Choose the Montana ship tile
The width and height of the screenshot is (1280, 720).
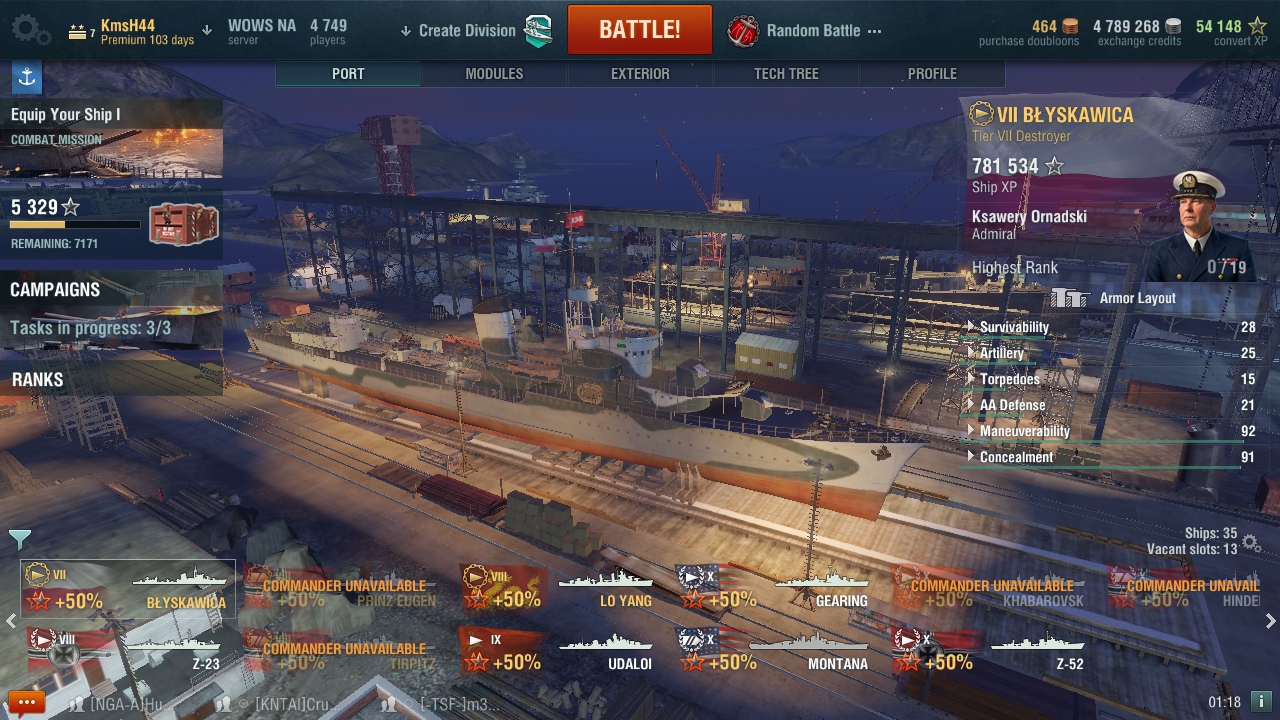tap(776, 651)
